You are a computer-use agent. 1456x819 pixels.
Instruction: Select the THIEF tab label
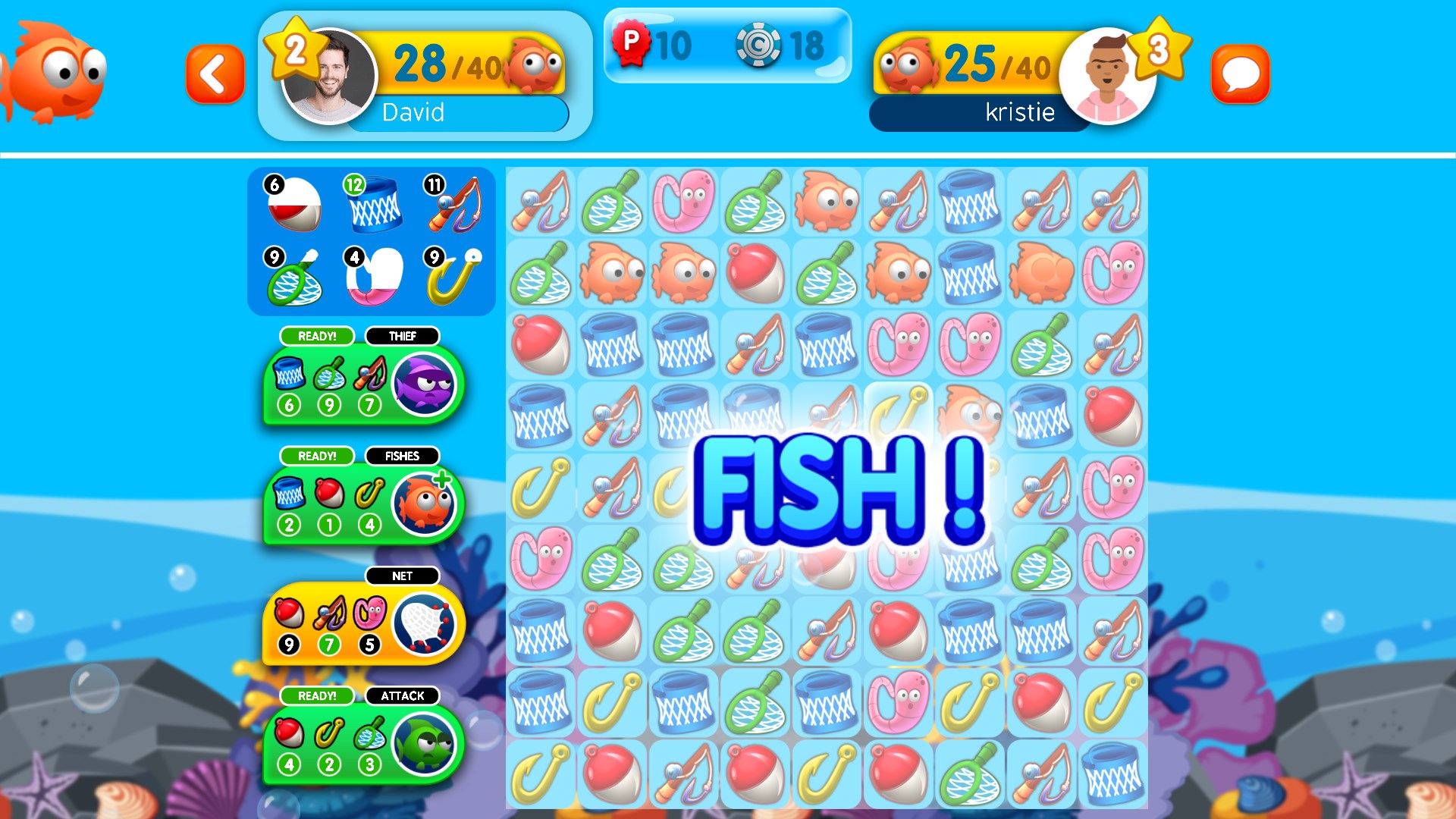click(x=403, y=335)
